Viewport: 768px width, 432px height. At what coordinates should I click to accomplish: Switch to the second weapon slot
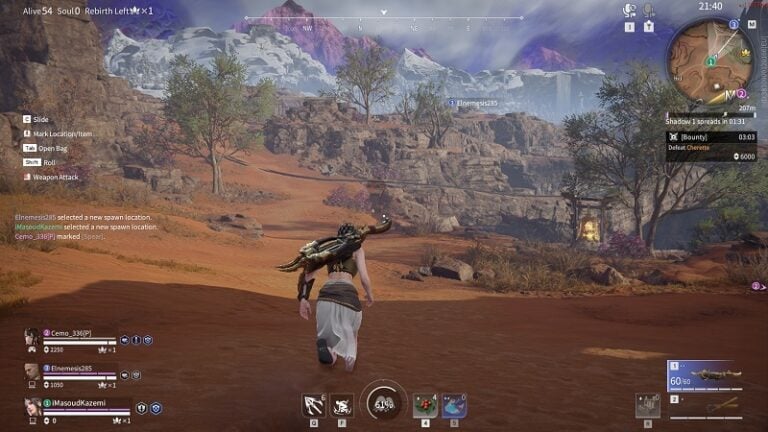[703, 405]
